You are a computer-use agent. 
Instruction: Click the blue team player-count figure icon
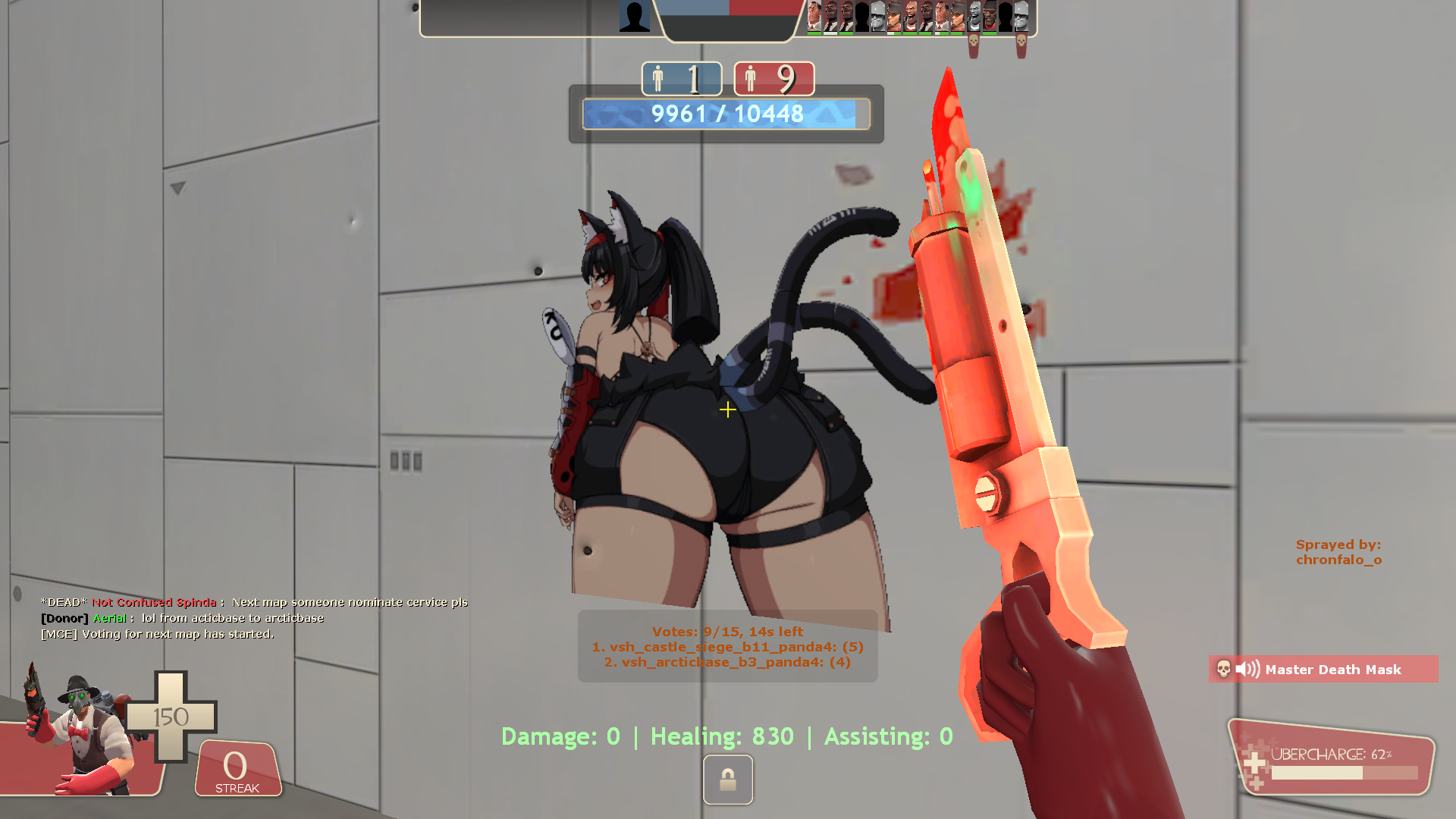coord(657,77)
